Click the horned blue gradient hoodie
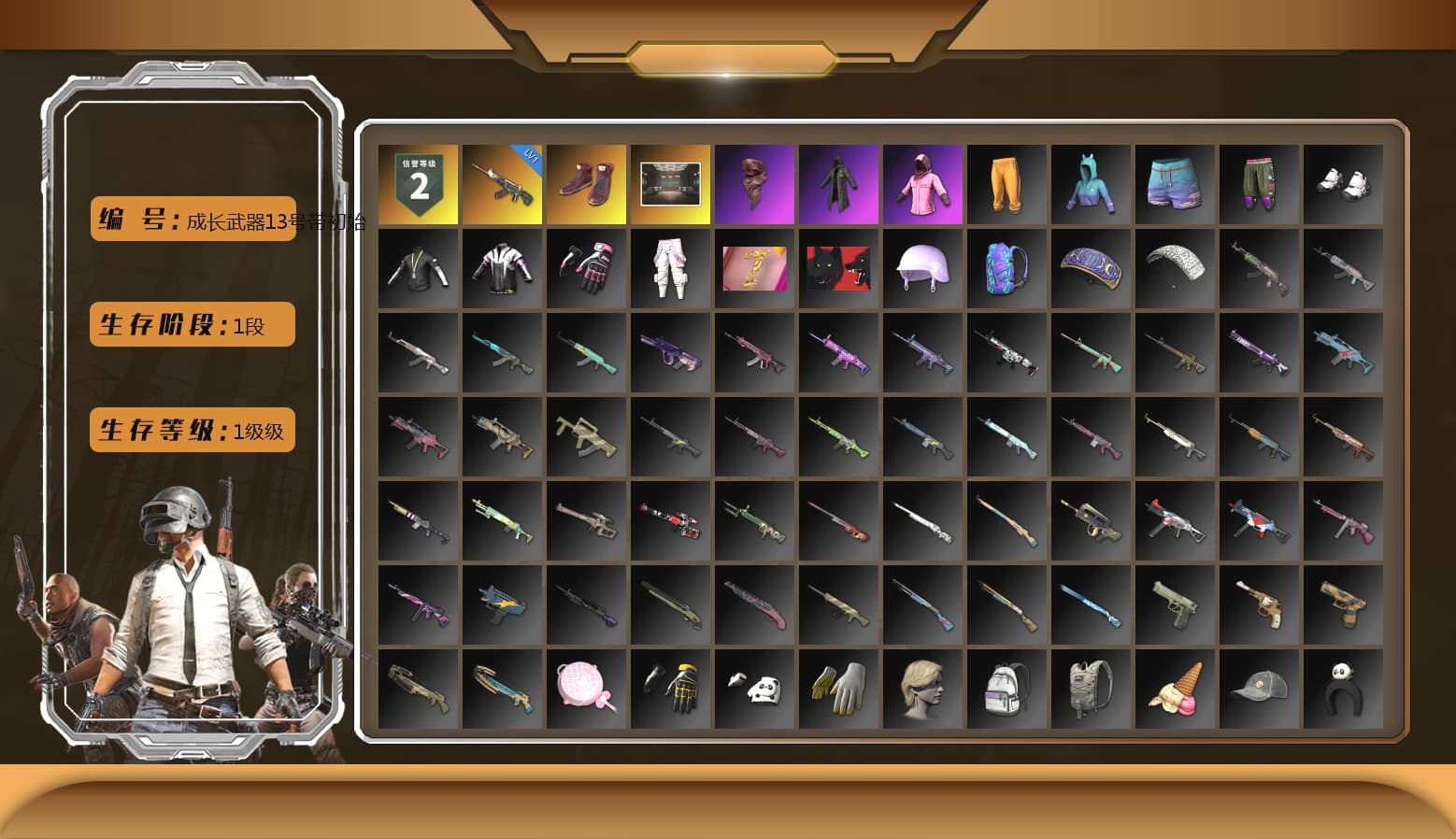1456x839 pixels. click(x=1092, y=184)
